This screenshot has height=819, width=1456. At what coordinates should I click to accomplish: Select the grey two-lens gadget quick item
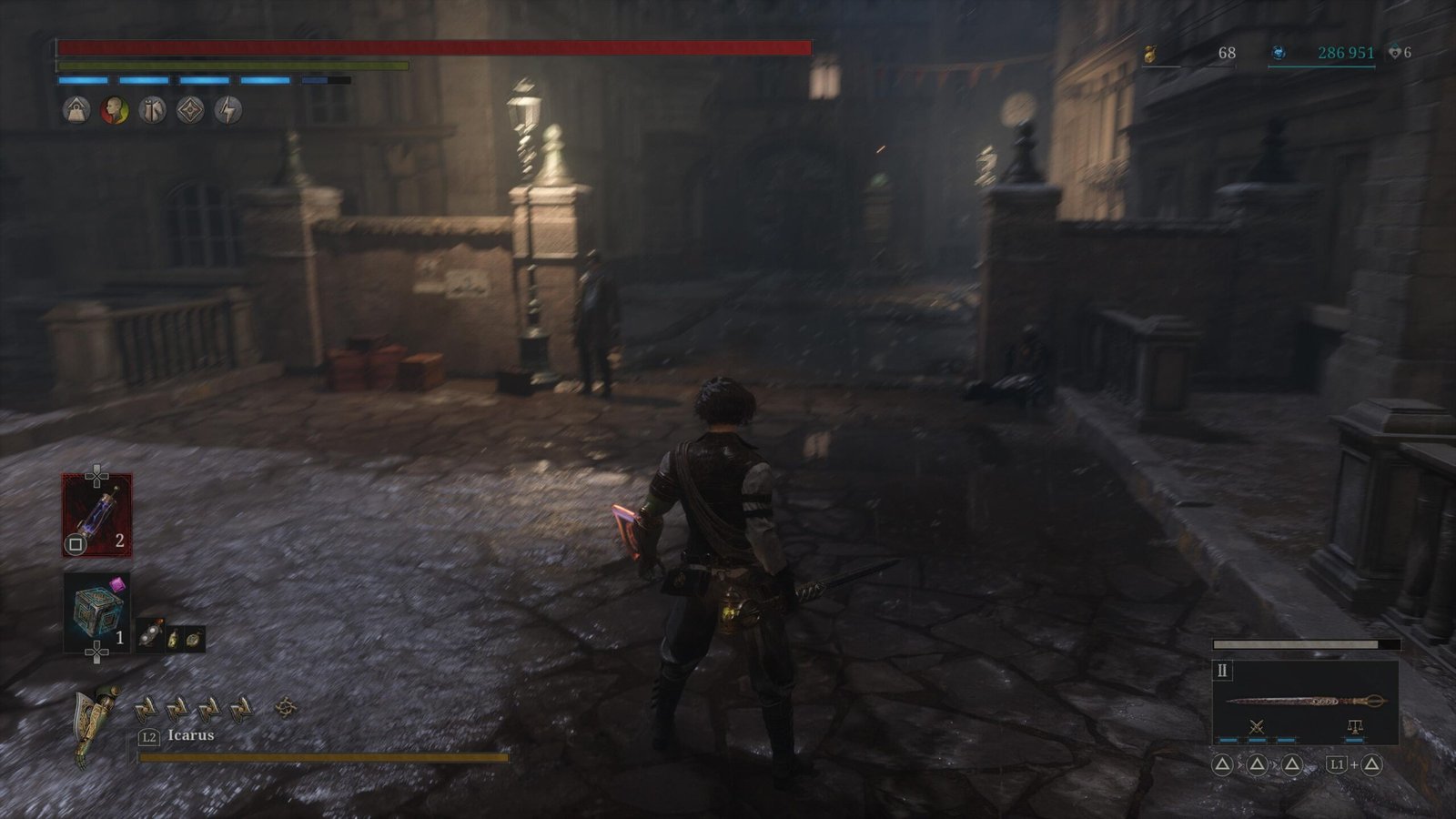point(149,638)
